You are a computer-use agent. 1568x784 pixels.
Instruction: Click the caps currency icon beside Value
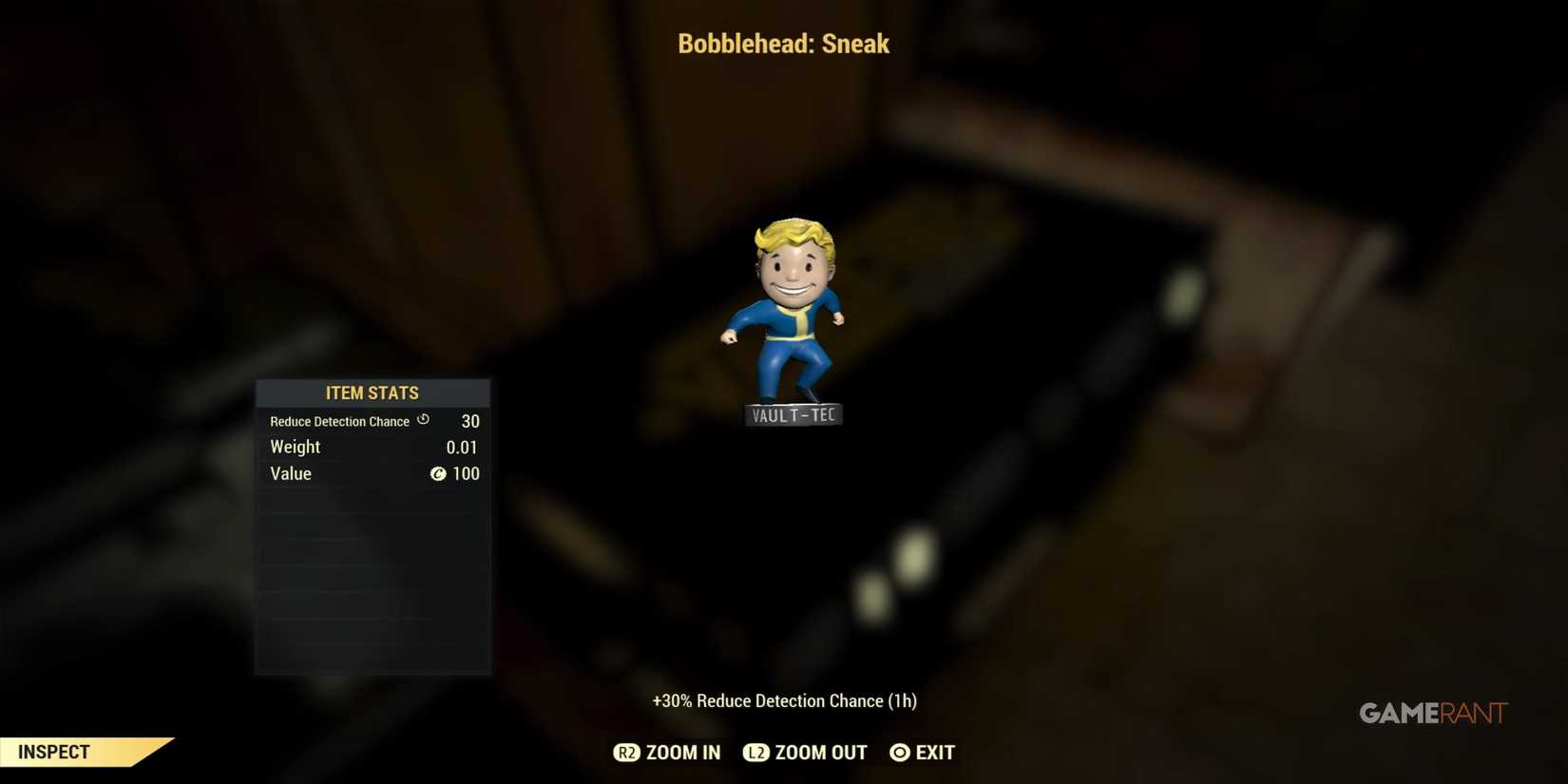point(437,473)
